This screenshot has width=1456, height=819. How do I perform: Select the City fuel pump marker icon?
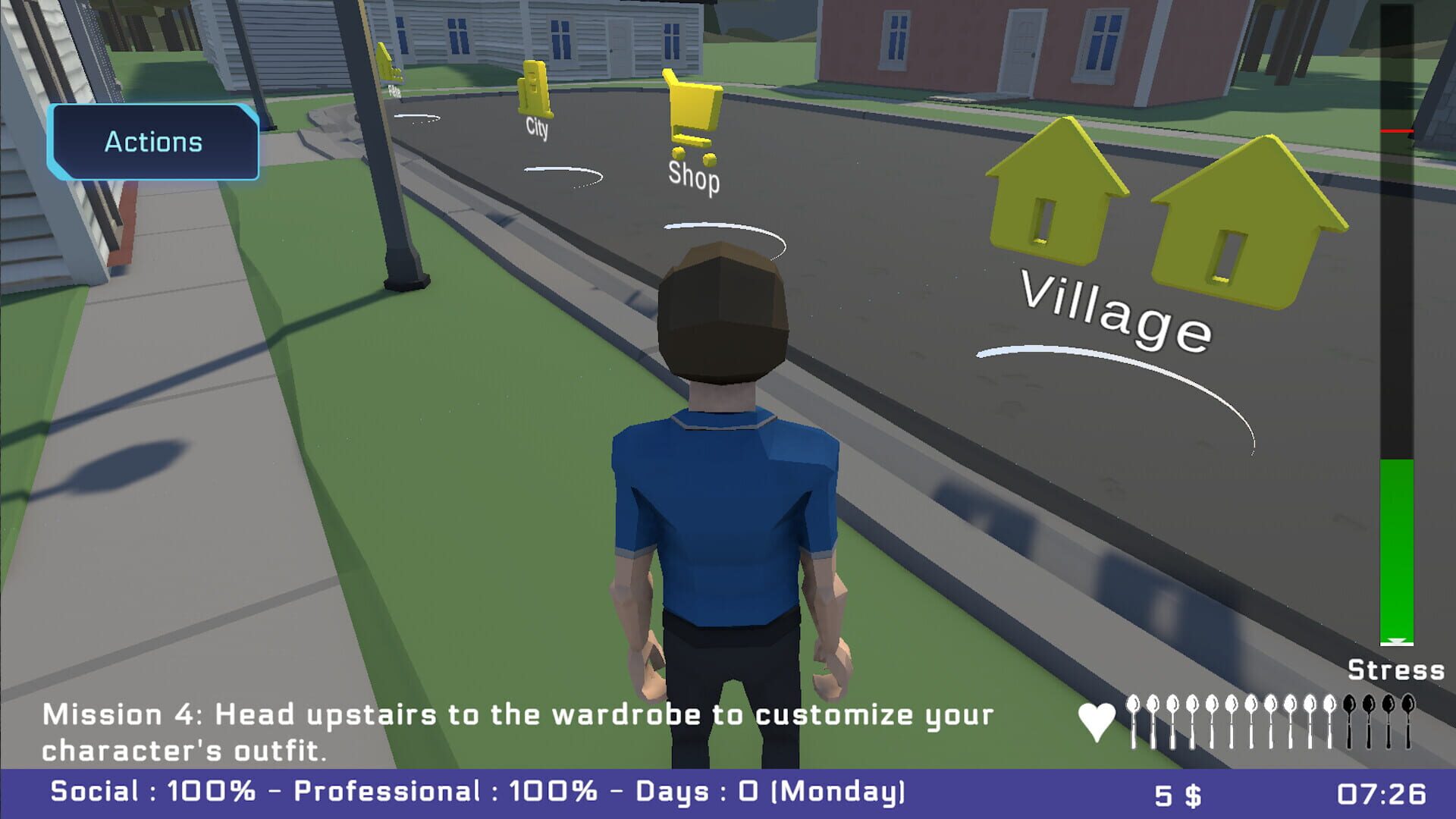(534, 87)
